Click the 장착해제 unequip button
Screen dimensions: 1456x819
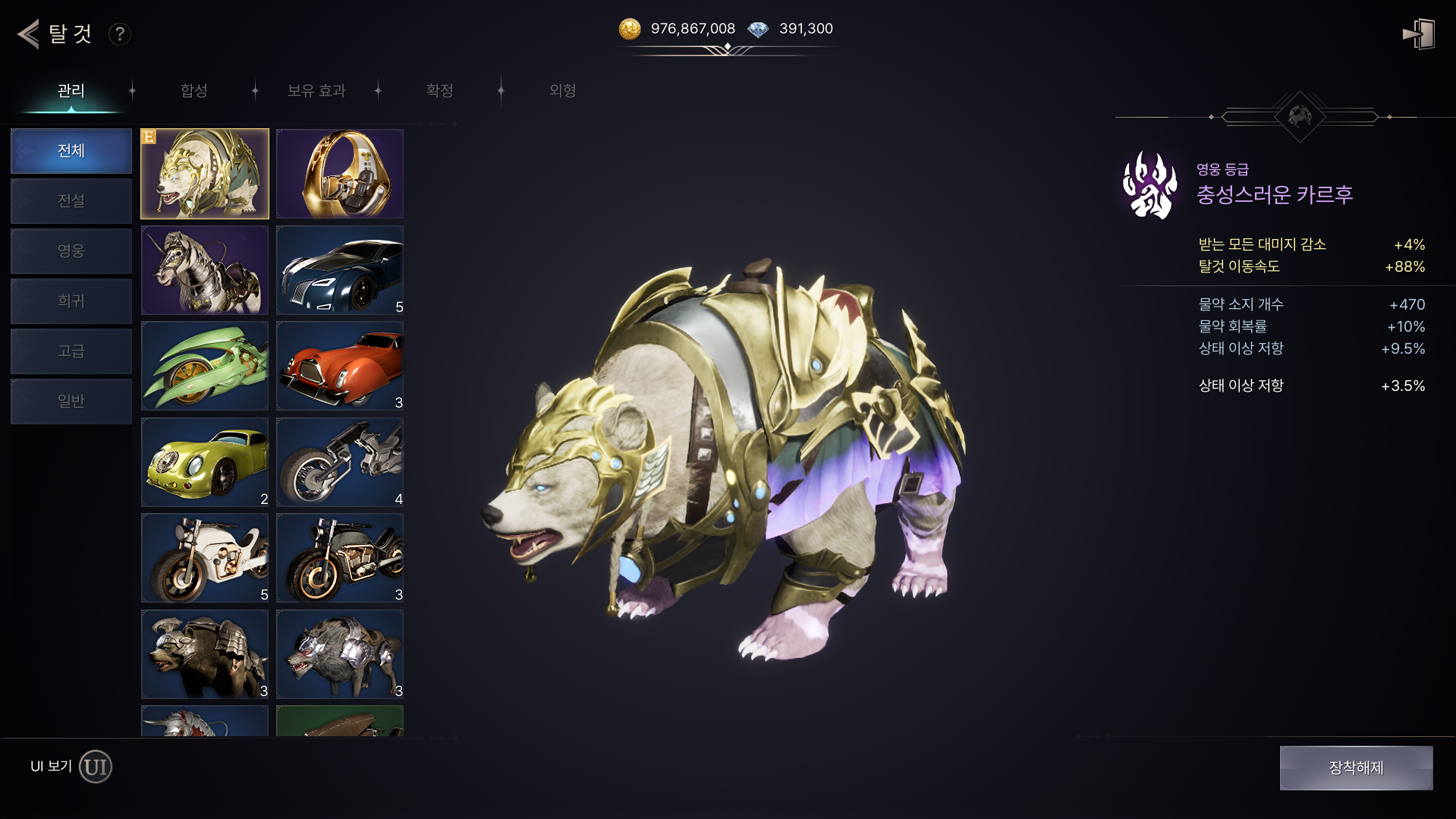click(1356, 767)
